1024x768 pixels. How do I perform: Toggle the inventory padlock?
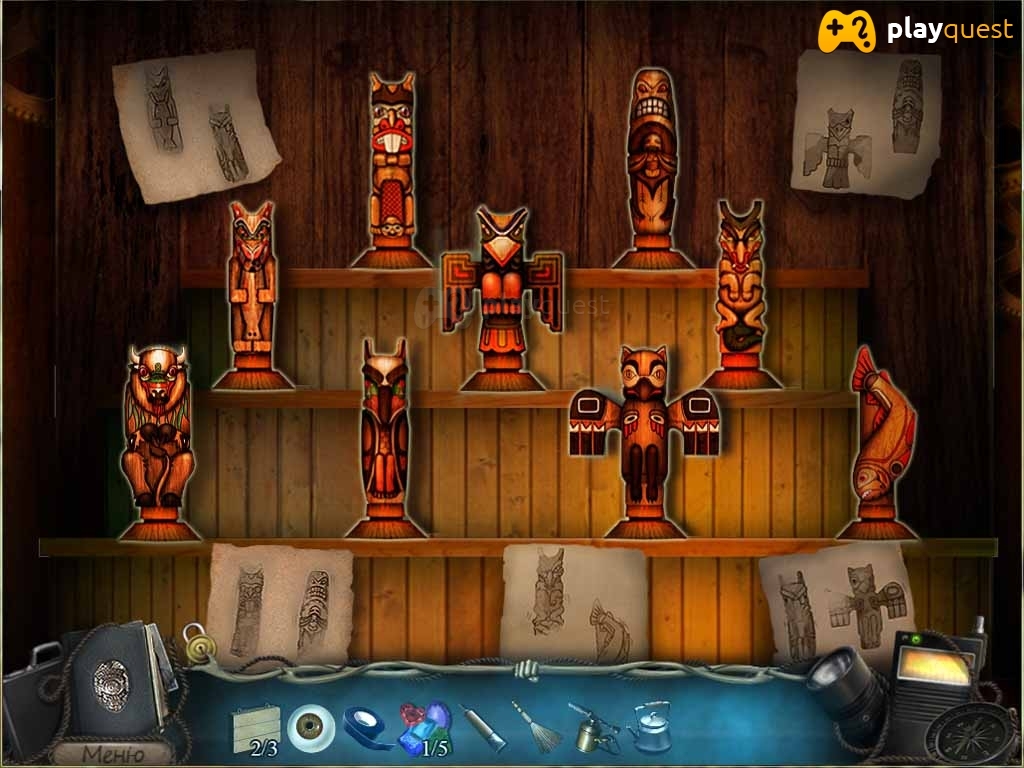click(x=197, y=641)
